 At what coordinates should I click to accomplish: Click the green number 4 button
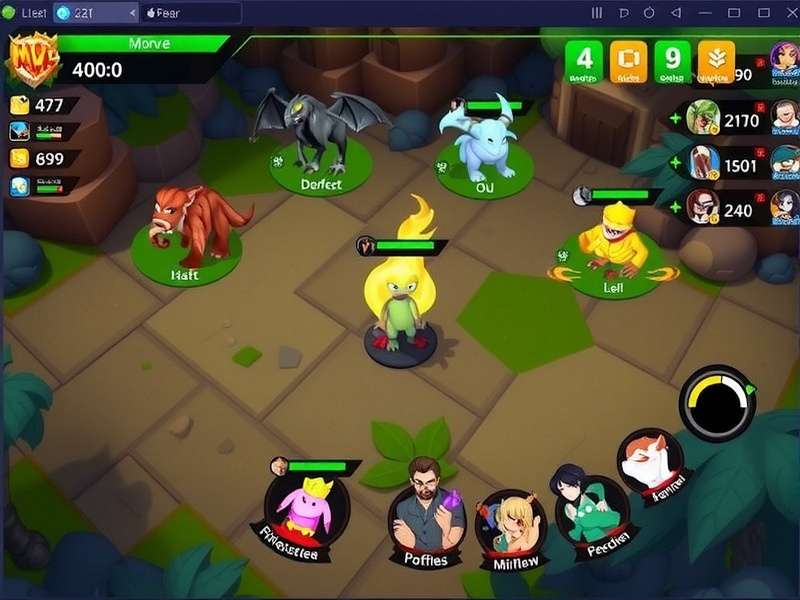coord(585,61)
